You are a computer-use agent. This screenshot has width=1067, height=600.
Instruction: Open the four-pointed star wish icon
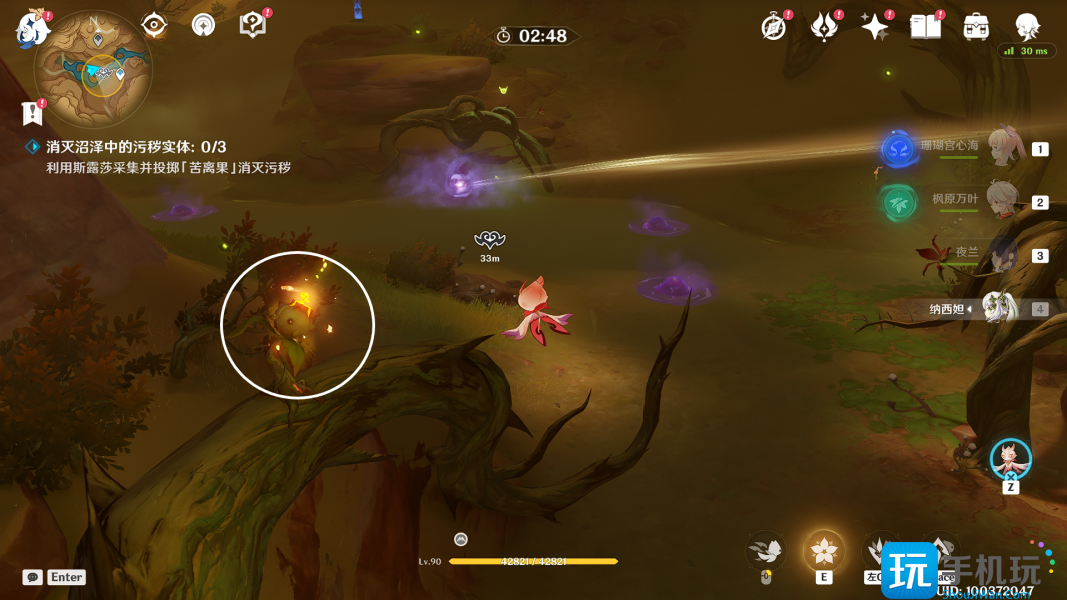click(875, 27)
